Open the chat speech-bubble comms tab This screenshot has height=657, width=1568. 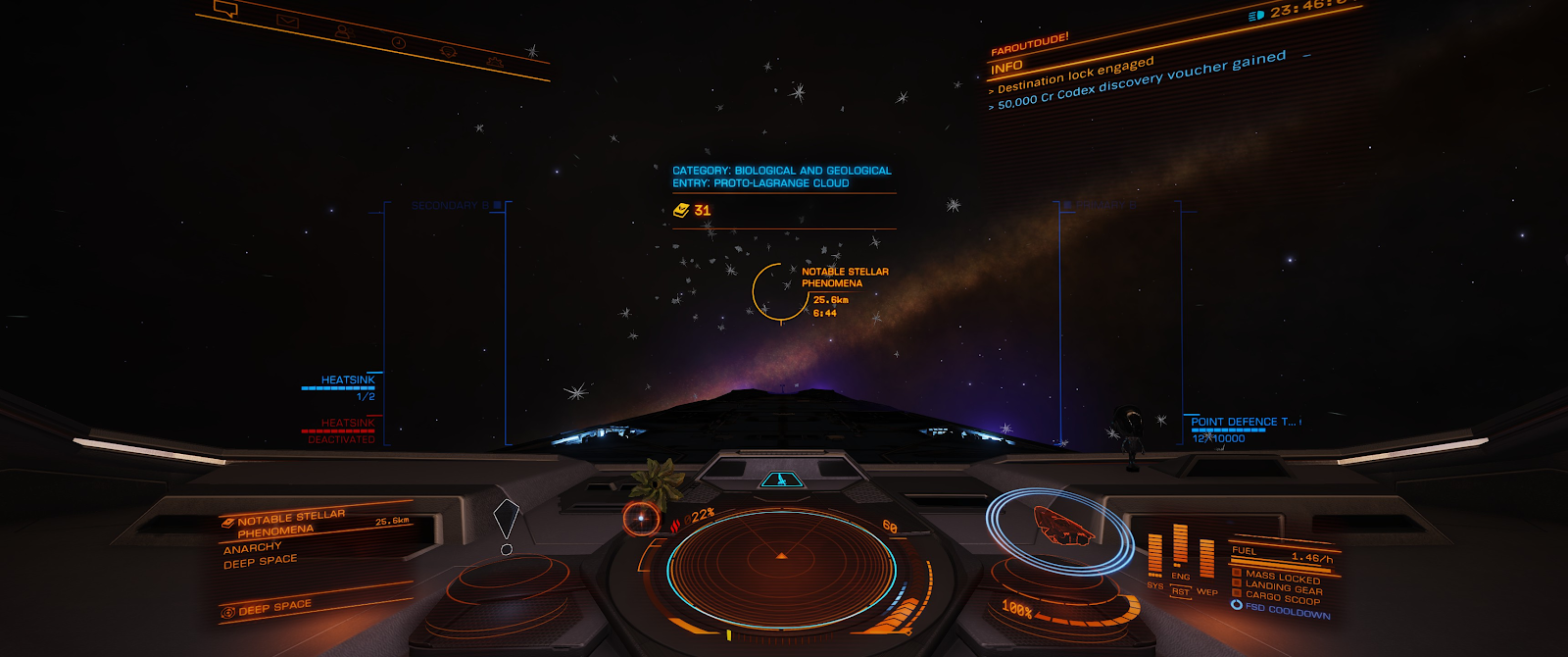pos(226,10)
